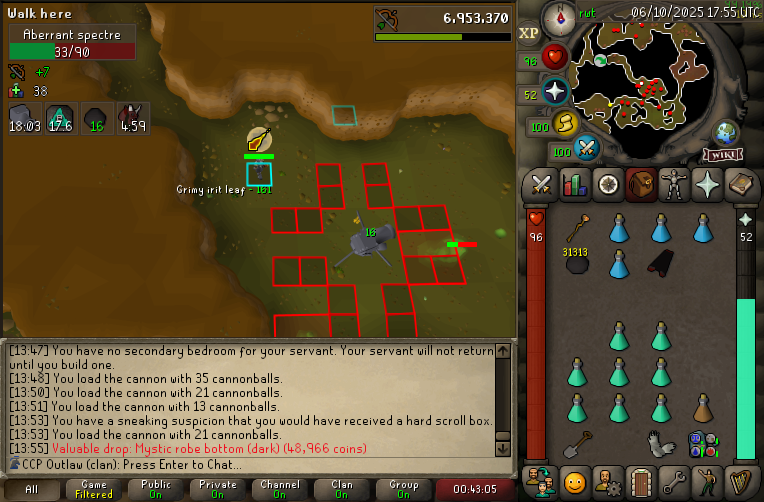Open the Quest List tab
This screenshot has width=764, height=502.
[608, 185]
